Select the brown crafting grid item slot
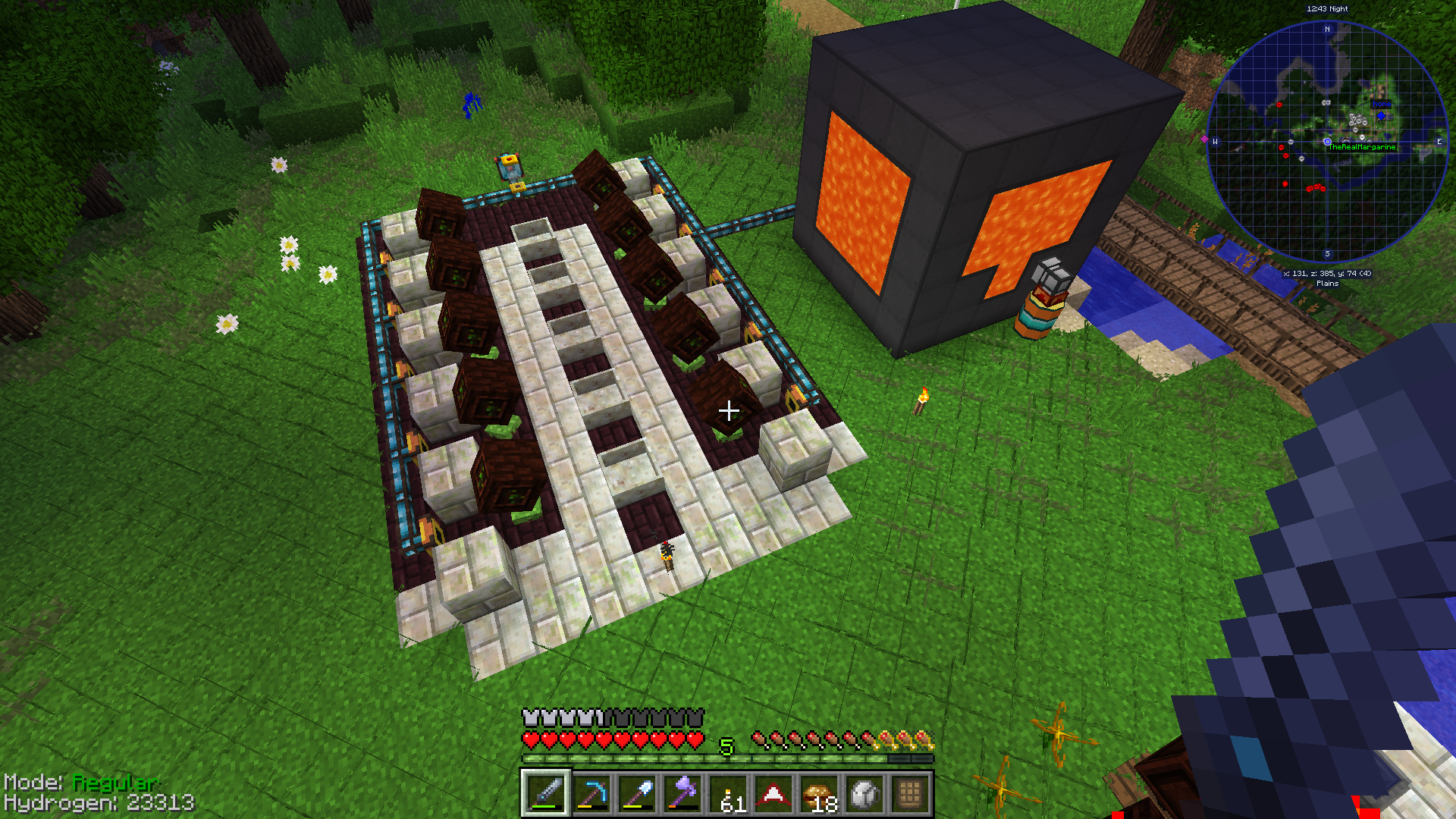This screenshot has width=1456, height=819. click(x=909, y=794)
